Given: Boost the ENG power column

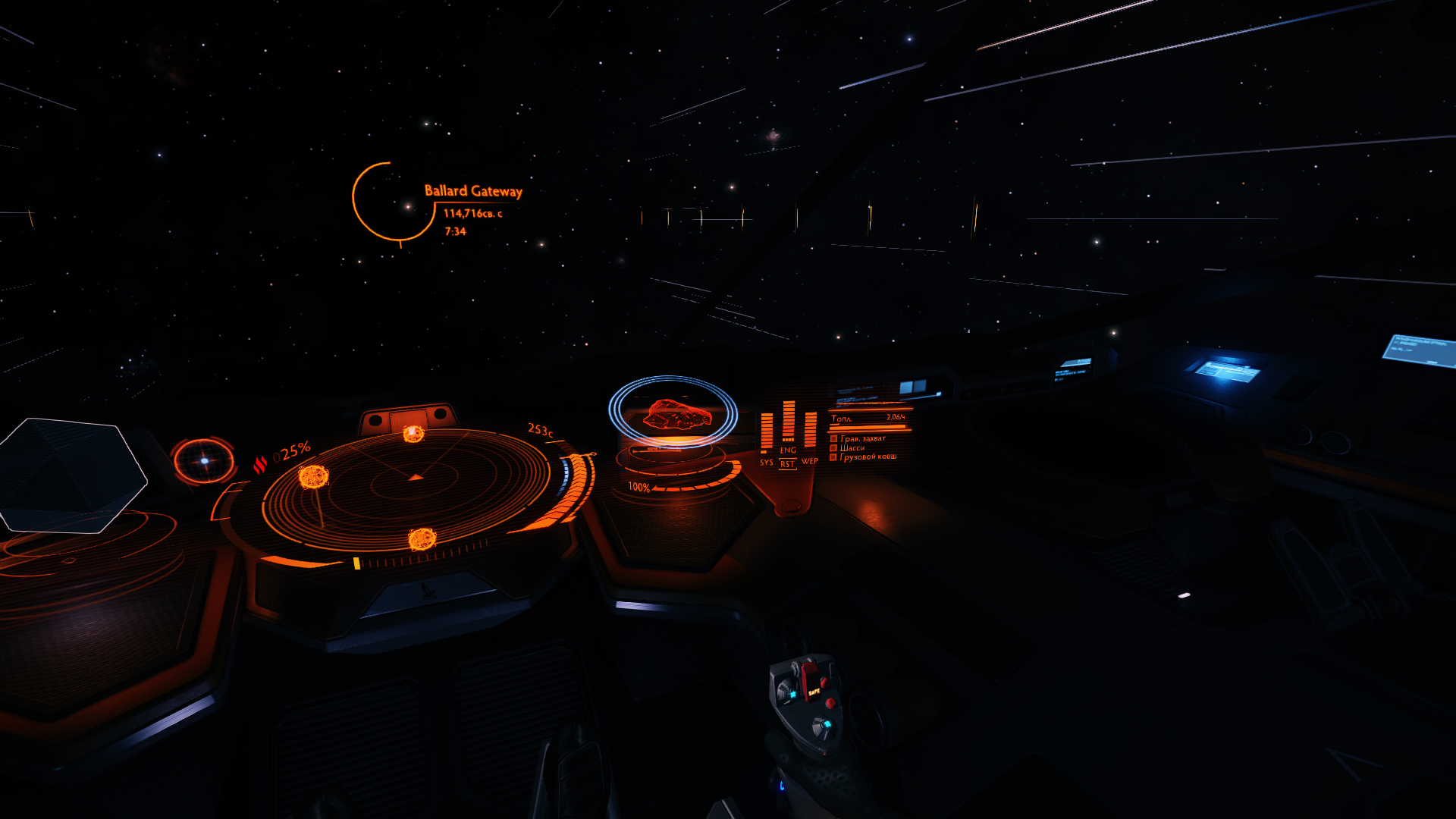Looking at the screenshot, I should click(x=788, y=422).
